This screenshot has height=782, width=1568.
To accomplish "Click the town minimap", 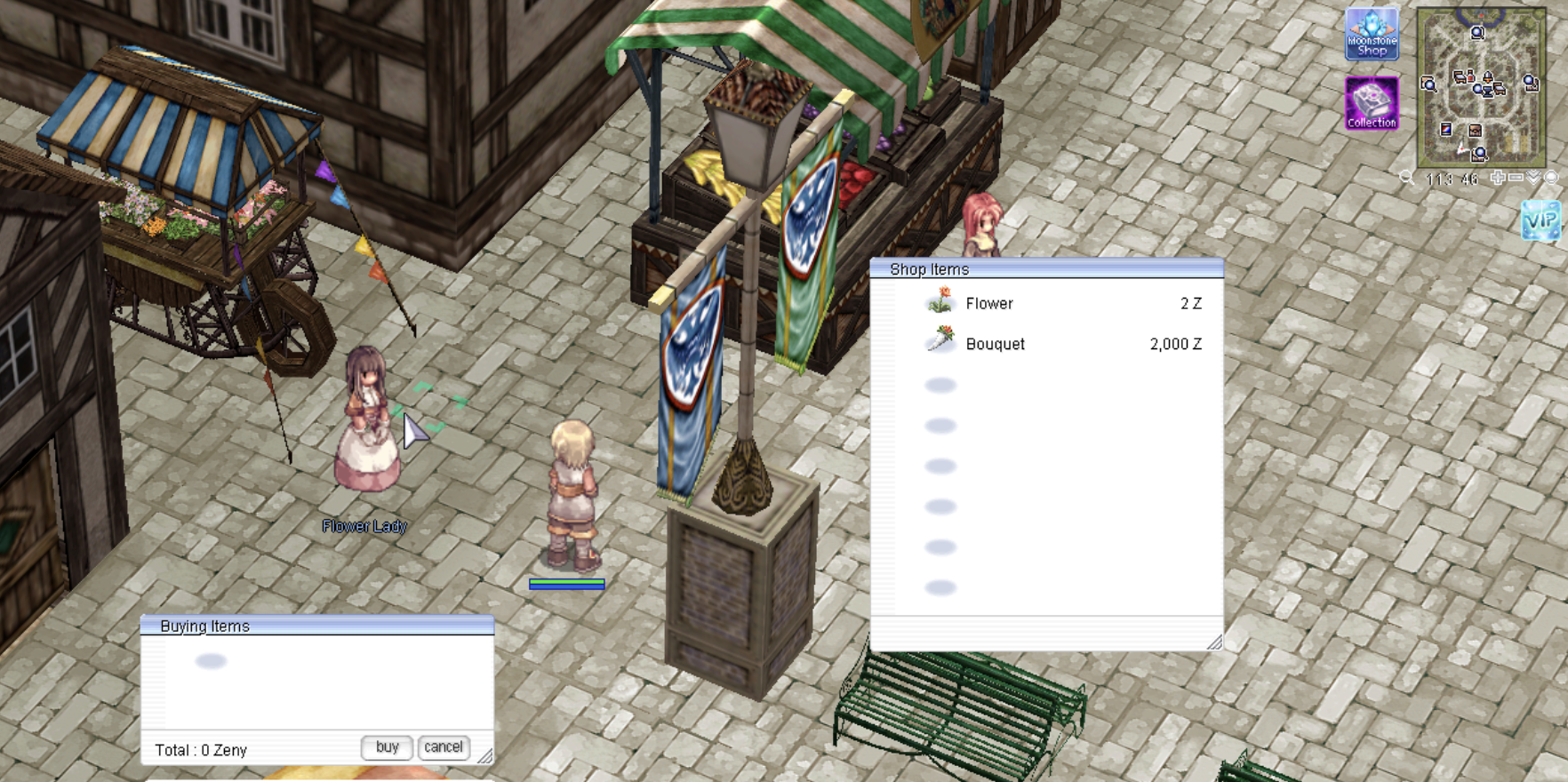I will pyautogui.click(x=1480, y=87).
